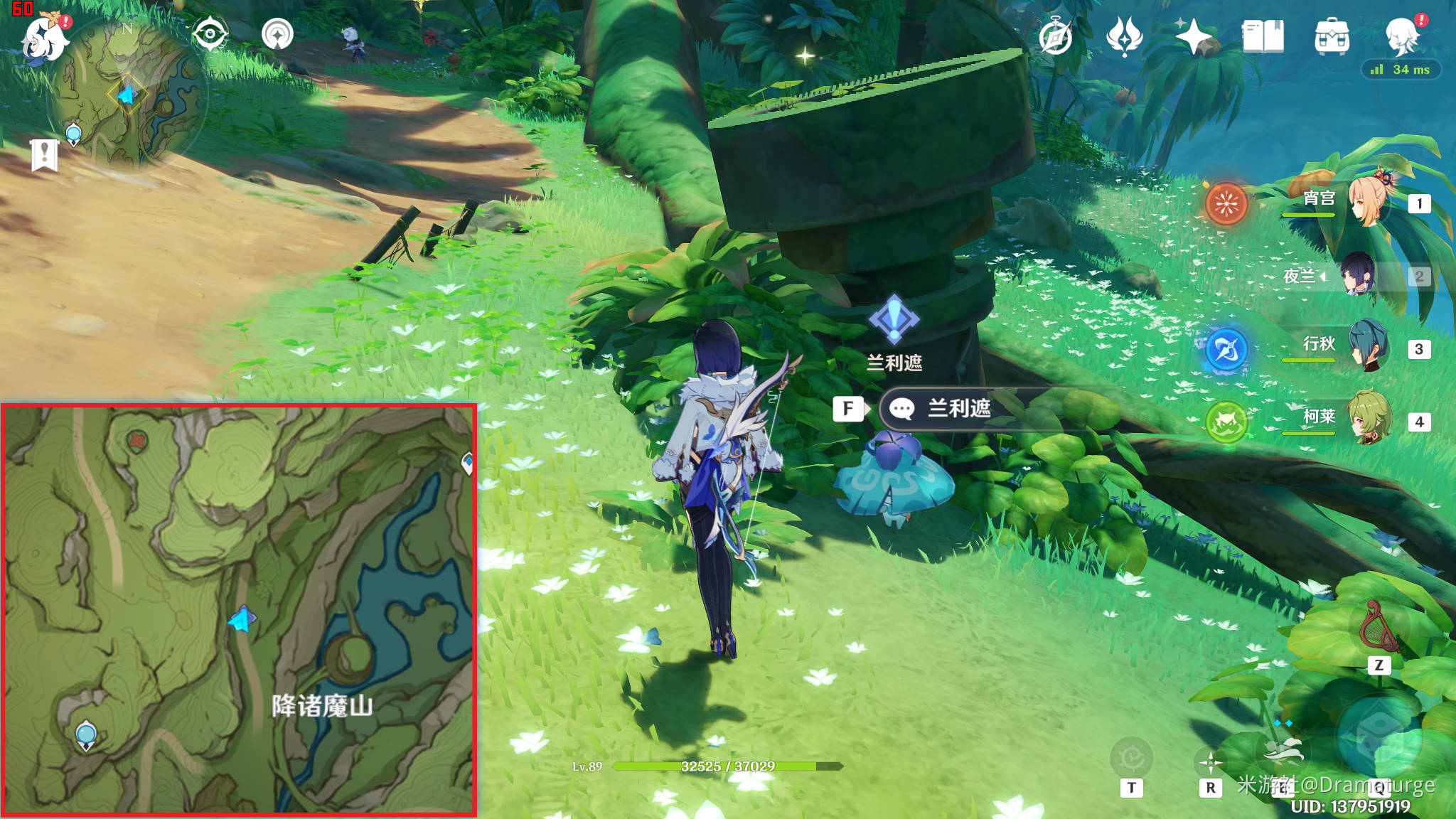Open the compass events icon
The width and height of the screenshot is (1456, 819).
click(1055, 36)
